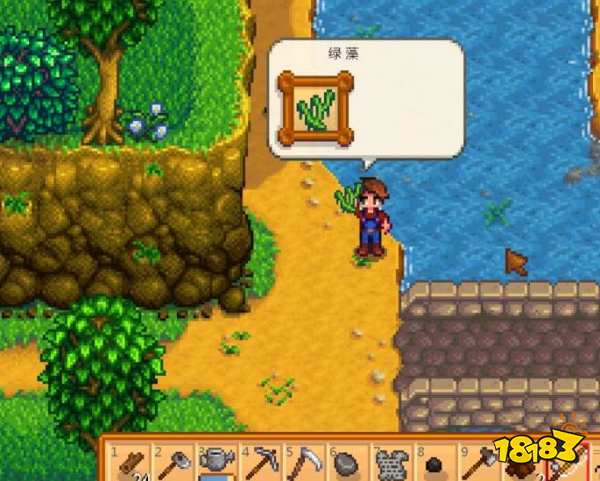Viewport: 600px width, 481px height.
Task: Select the wood stack in the hotbar
Action: coord(131,464)
